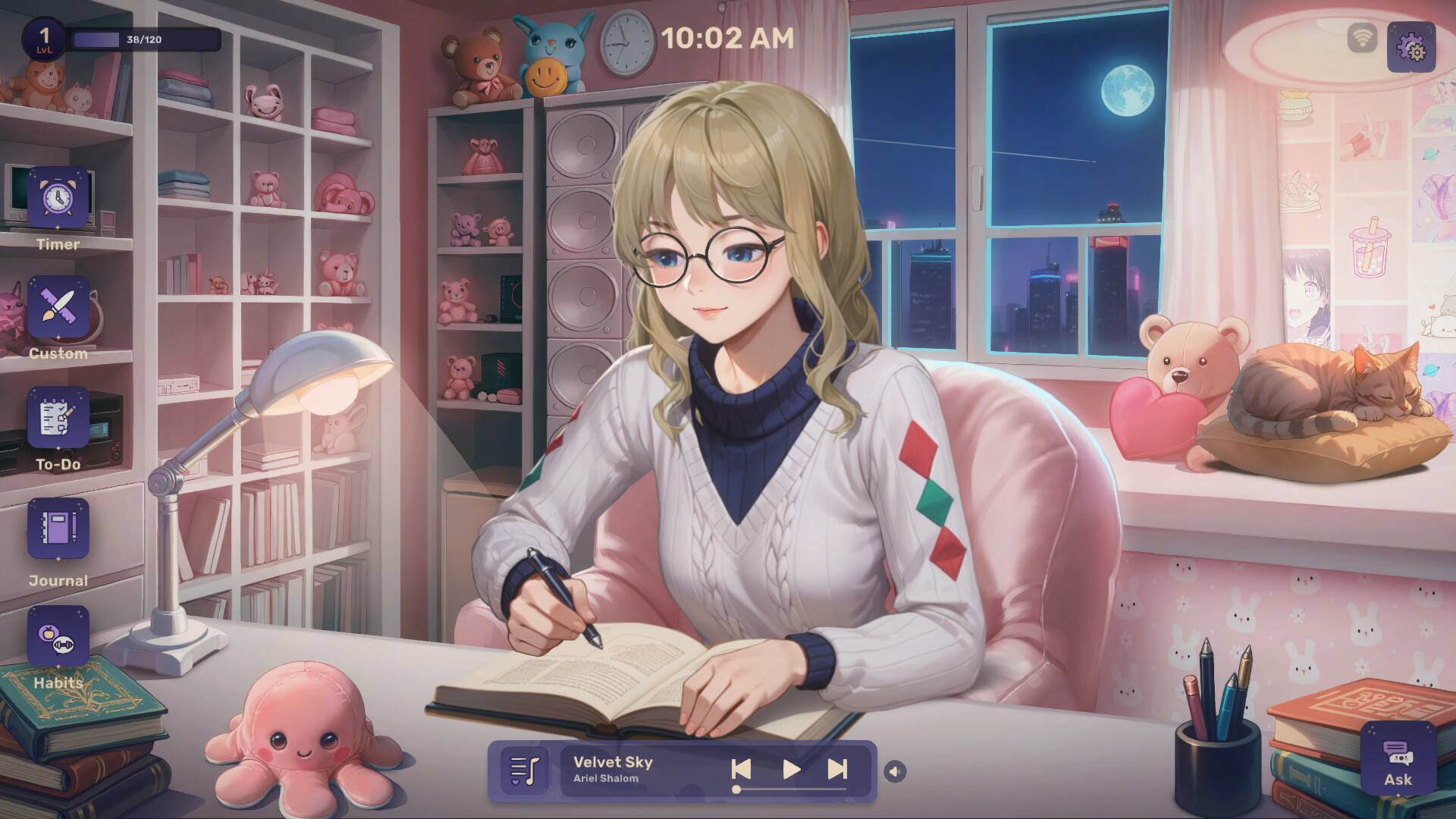Skip to next track
The height and width of the screenshot is (819, 1456).
pyautogui.click(x=837, y=768)
